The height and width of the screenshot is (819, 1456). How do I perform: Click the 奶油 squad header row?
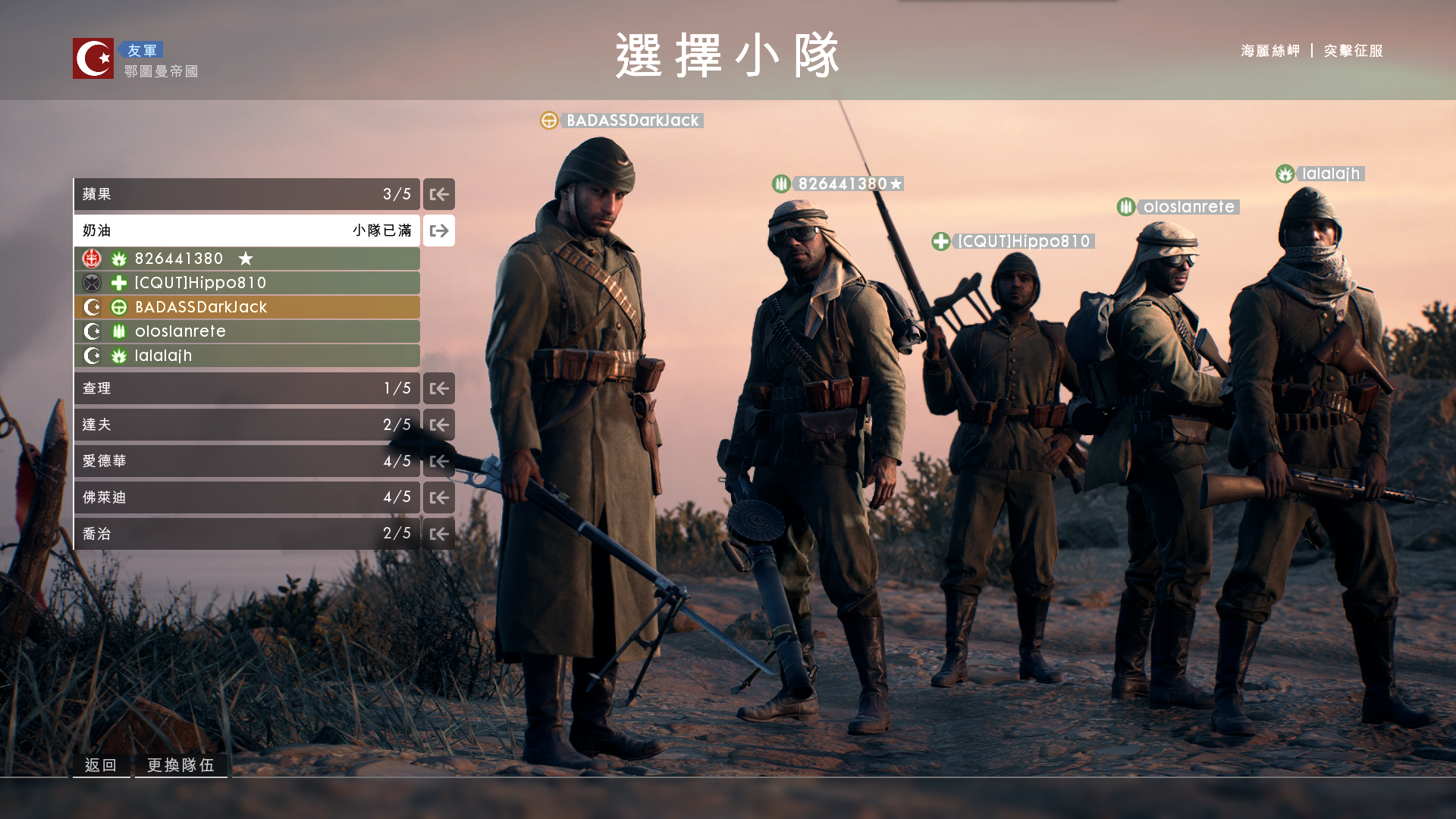click(x=246, y=230)
